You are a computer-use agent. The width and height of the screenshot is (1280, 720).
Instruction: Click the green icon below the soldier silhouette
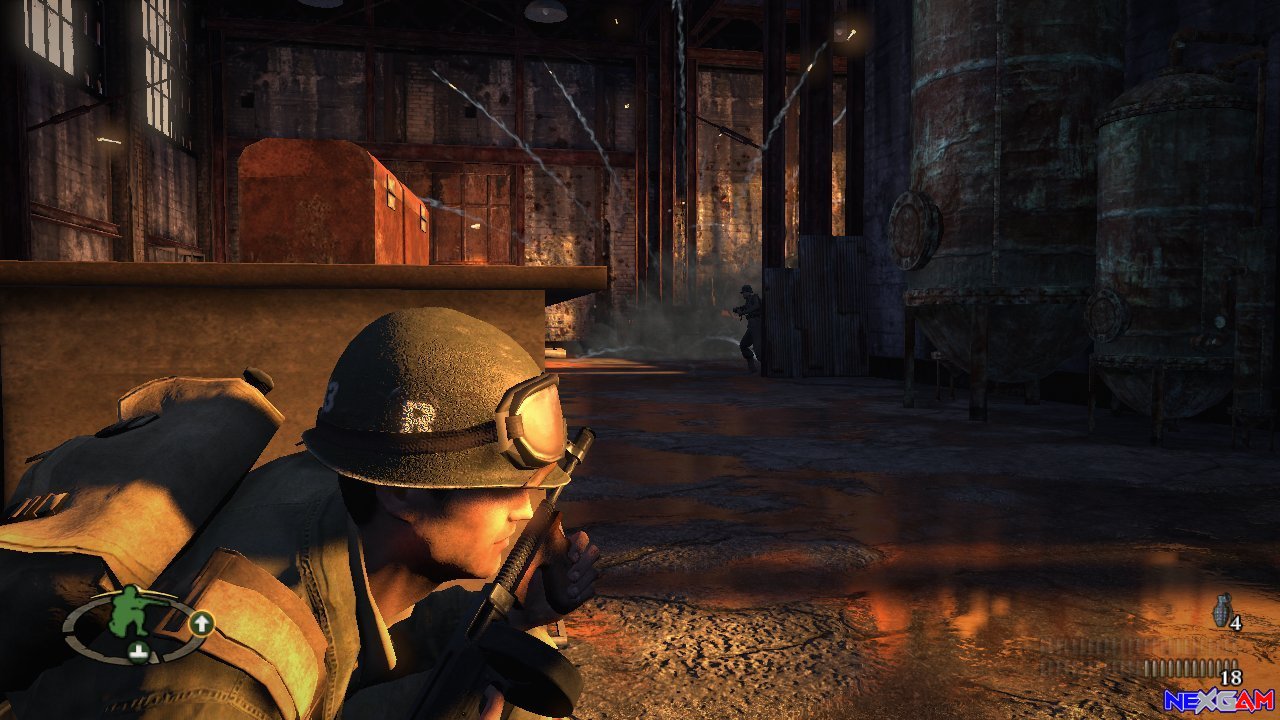point(138,652)
